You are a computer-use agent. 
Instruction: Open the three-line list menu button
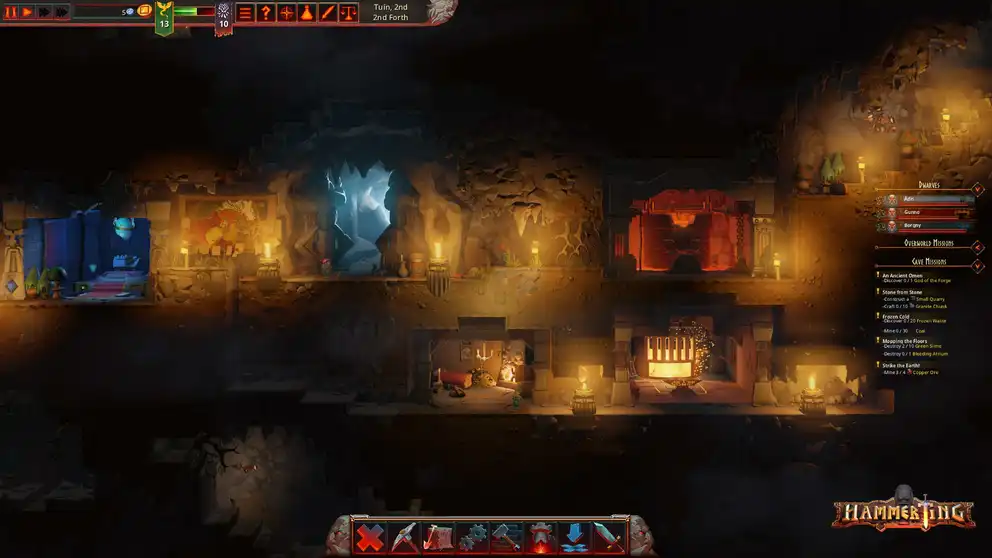[245, 13]
